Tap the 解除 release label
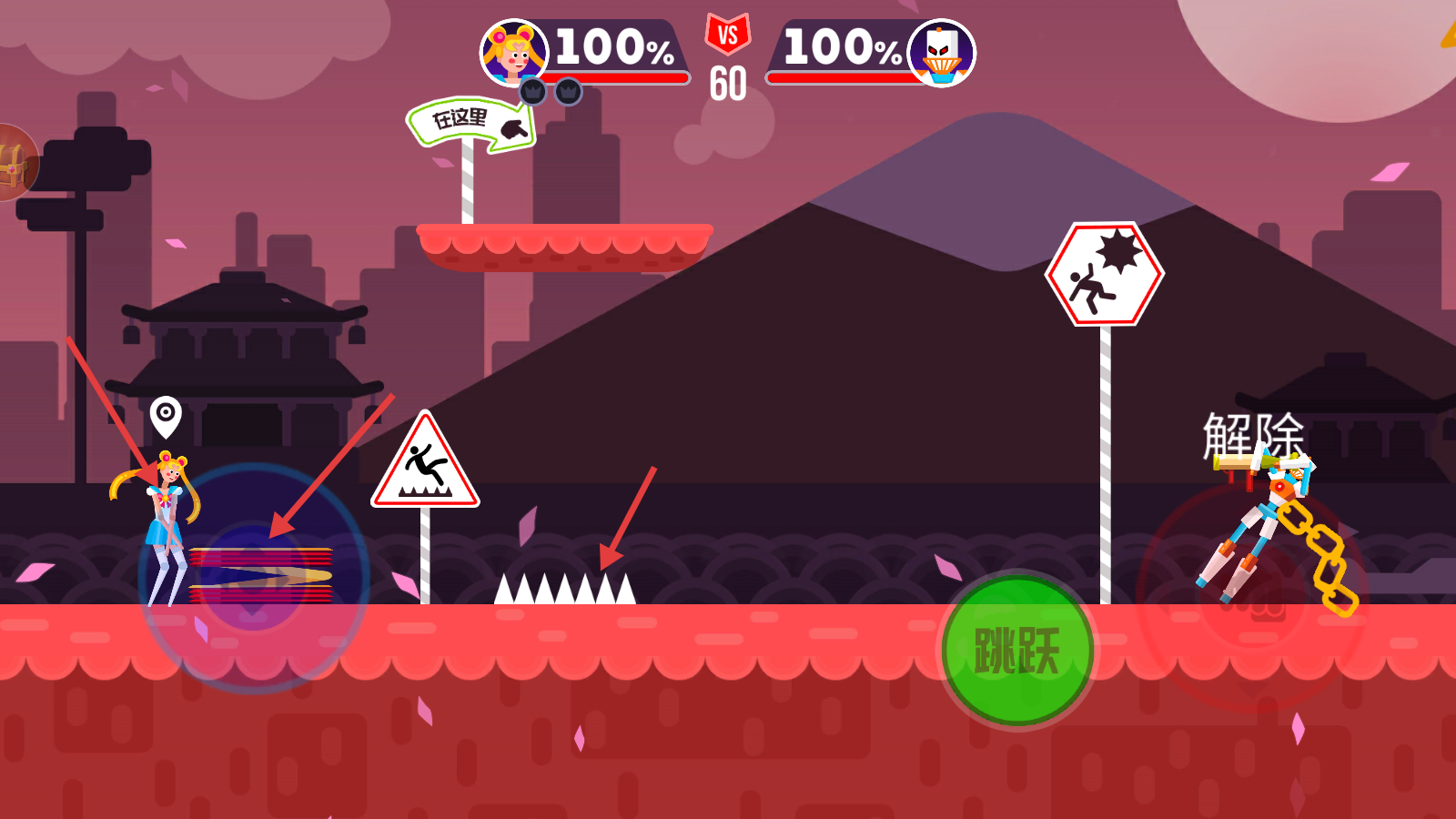 click(1253, 436)
